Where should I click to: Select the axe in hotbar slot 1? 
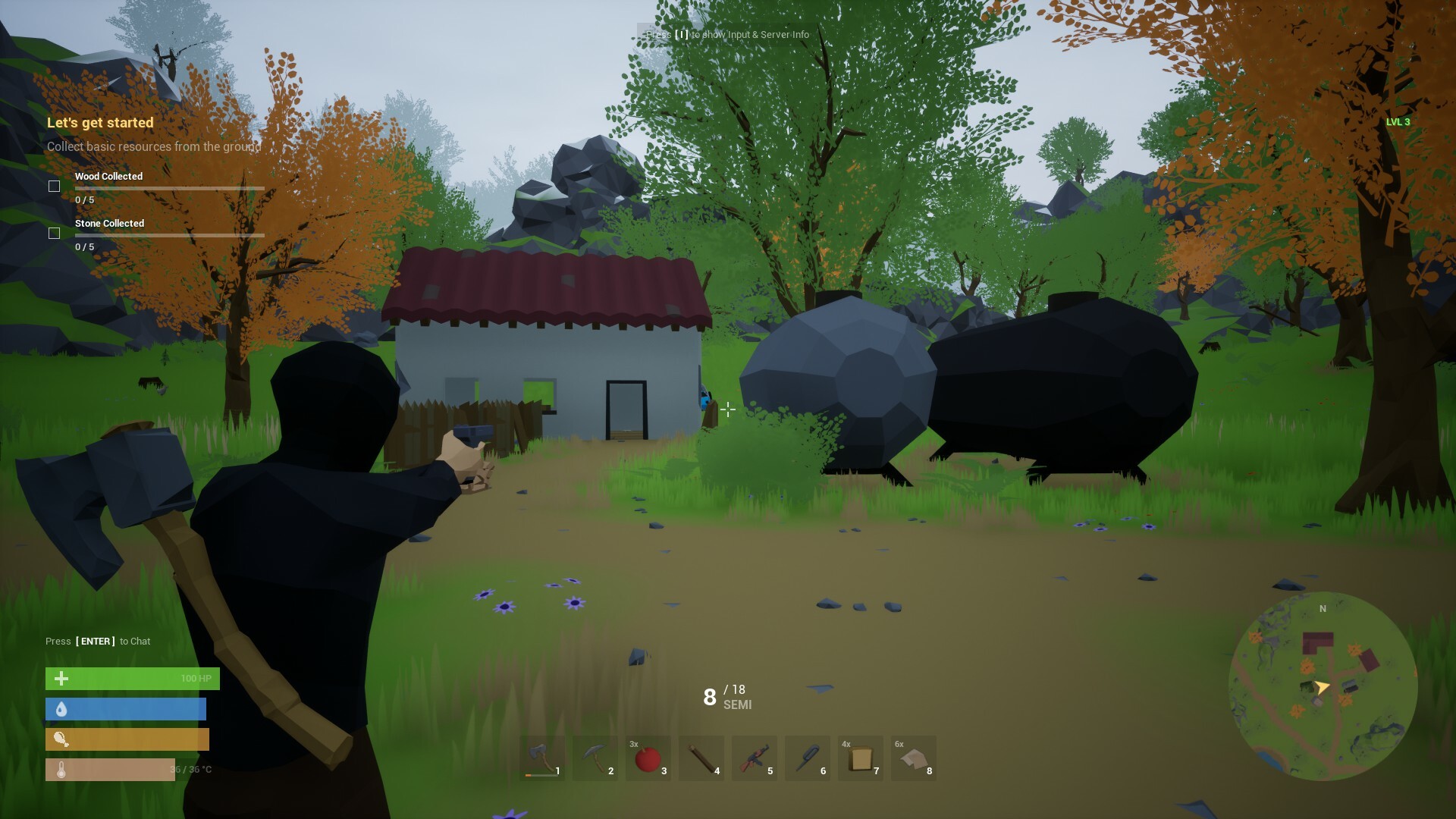pos(541,758)
